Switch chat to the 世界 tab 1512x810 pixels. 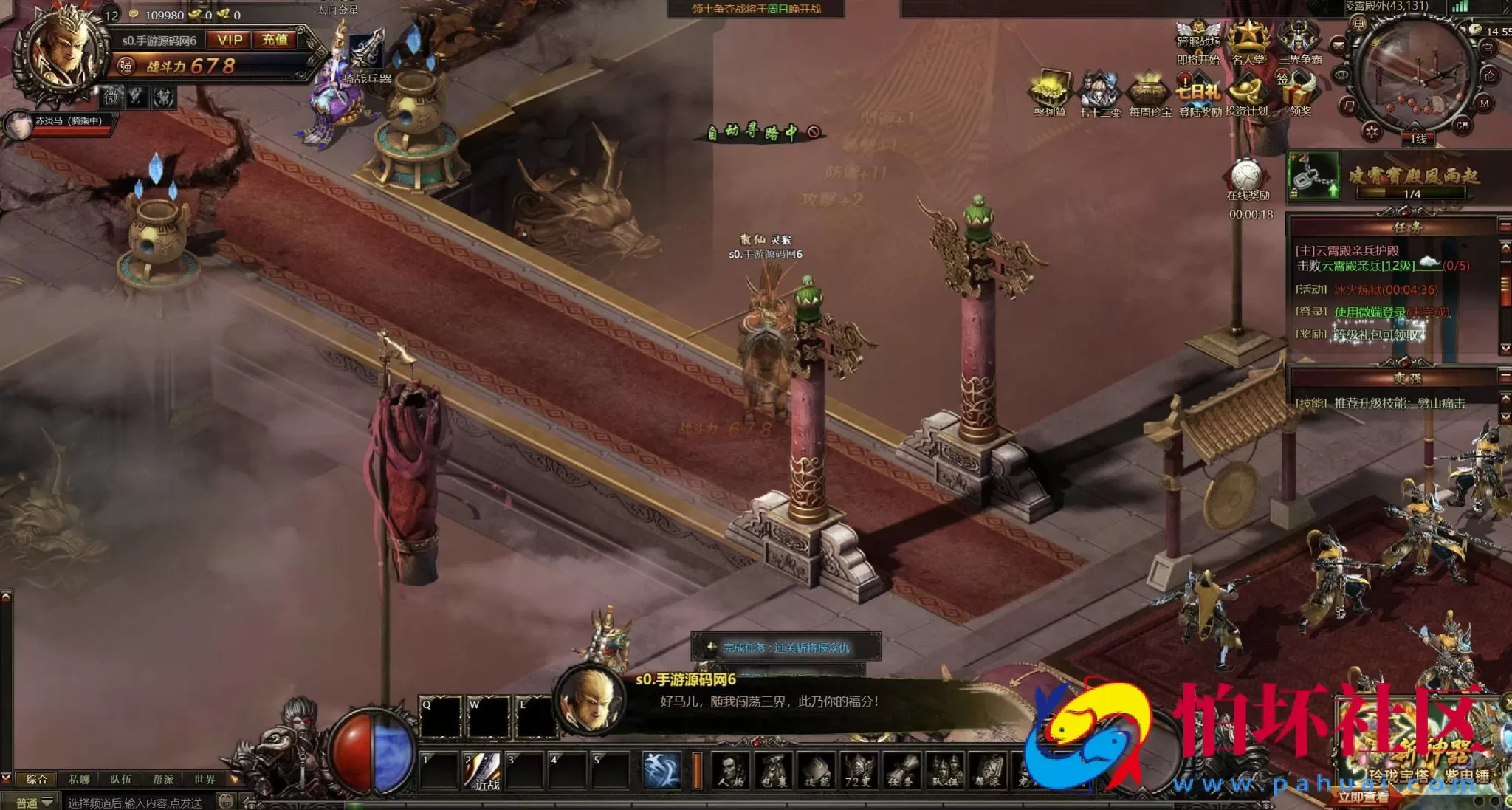205,780
